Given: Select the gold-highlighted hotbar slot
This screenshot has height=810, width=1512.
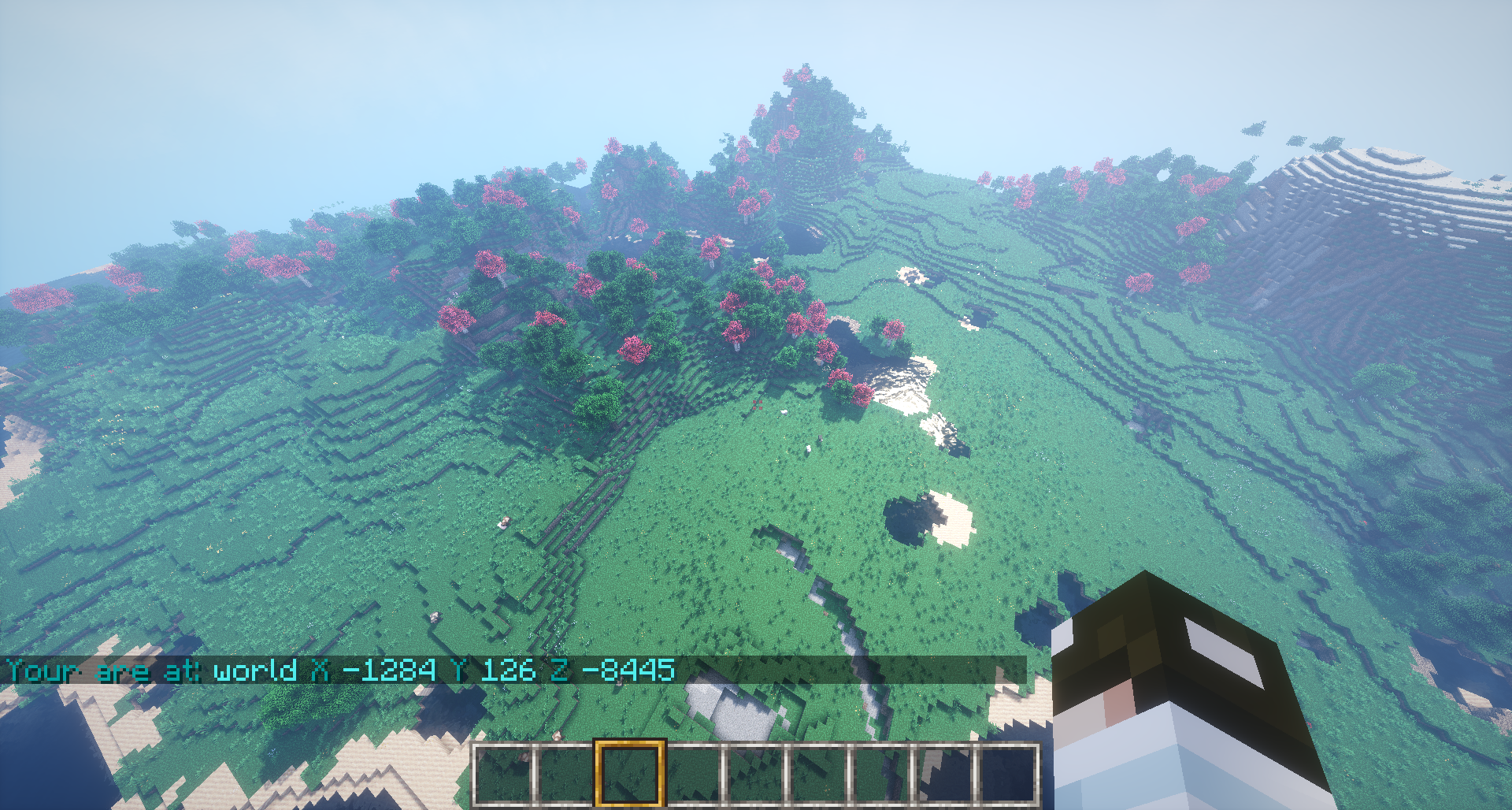Looking at the screenshot, I should tap(629, 774).
